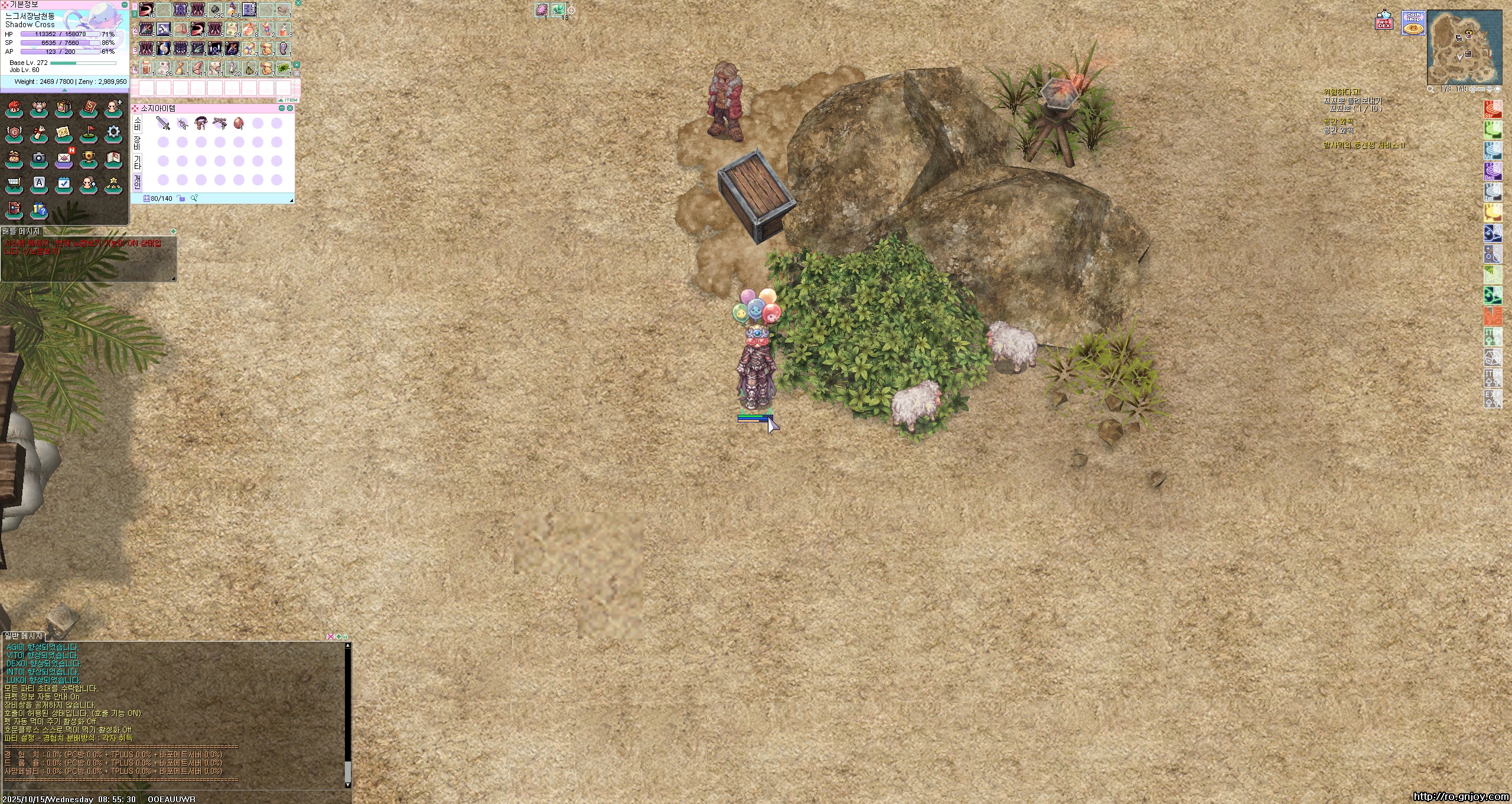Switch to the 장비 inventory tab
The height and width of the screenshot is (804, 1512).
pyautogui.click(x=138, y=142)
